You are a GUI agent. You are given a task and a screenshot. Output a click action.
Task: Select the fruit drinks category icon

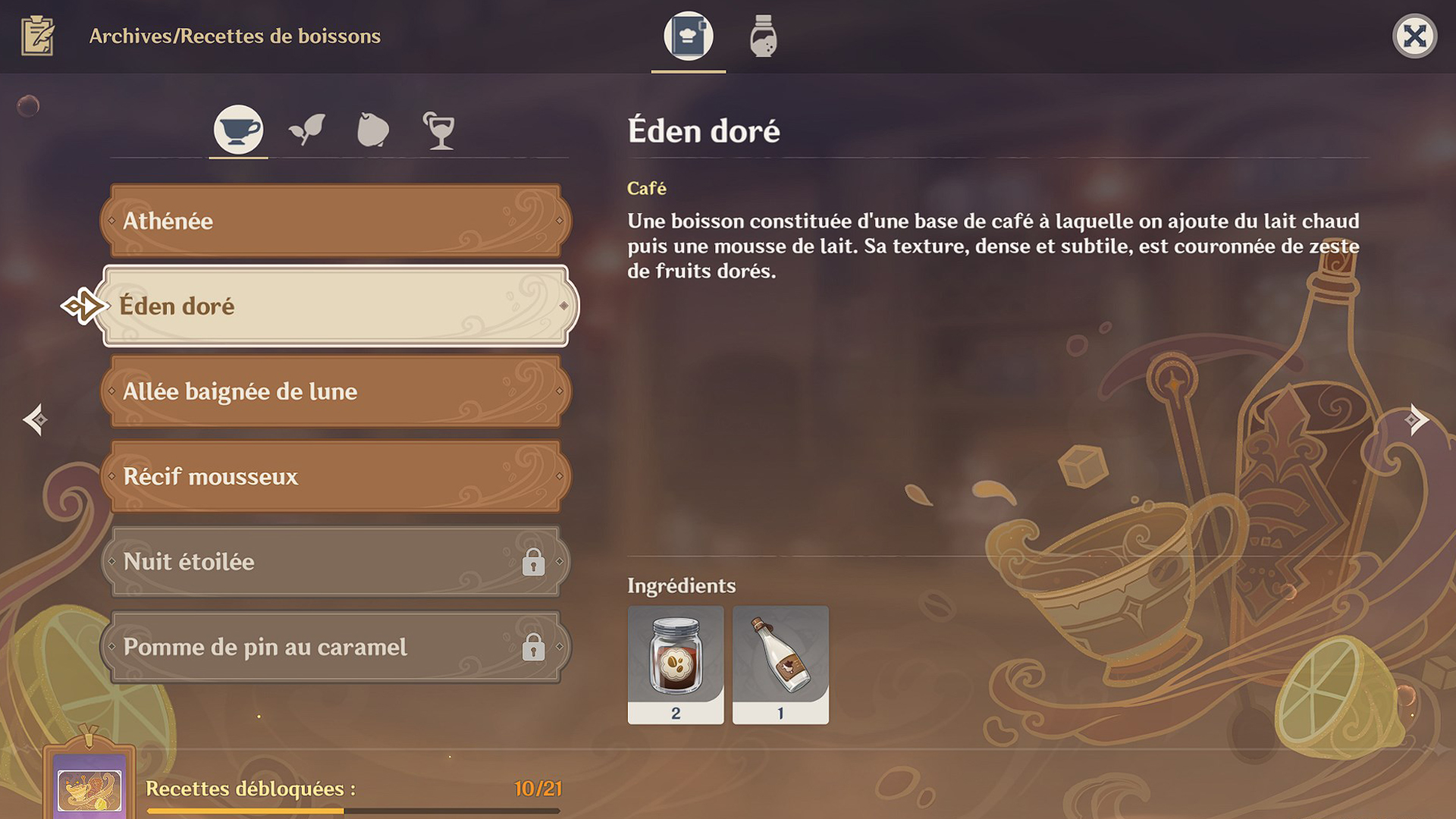tap(373, 129)
